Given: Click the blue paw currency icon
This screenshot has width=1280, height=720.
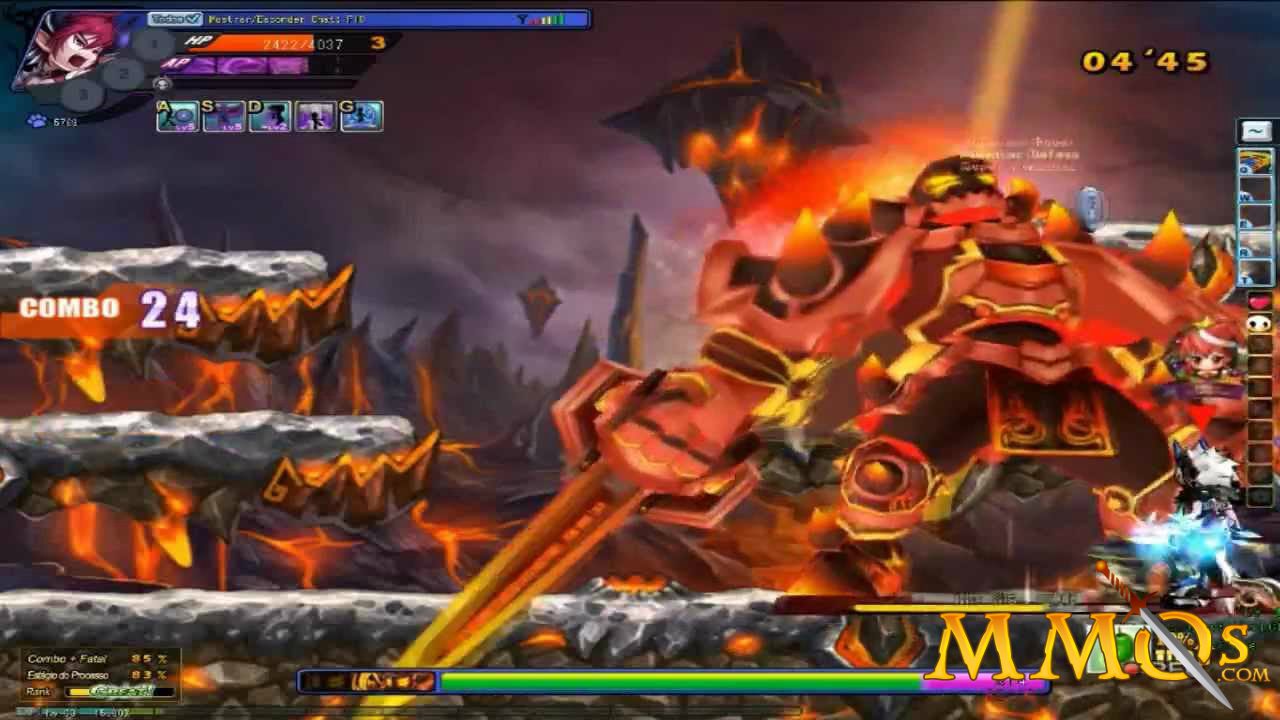Looking at the screenshot, I should point(34,119).
